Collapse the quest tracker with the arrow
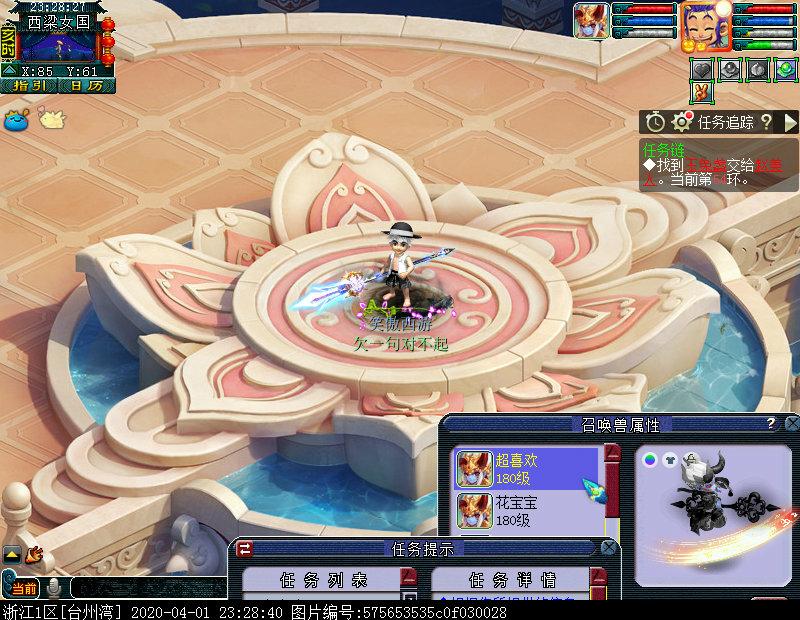This screenshot has width=800, height=620. pos(789,122)
